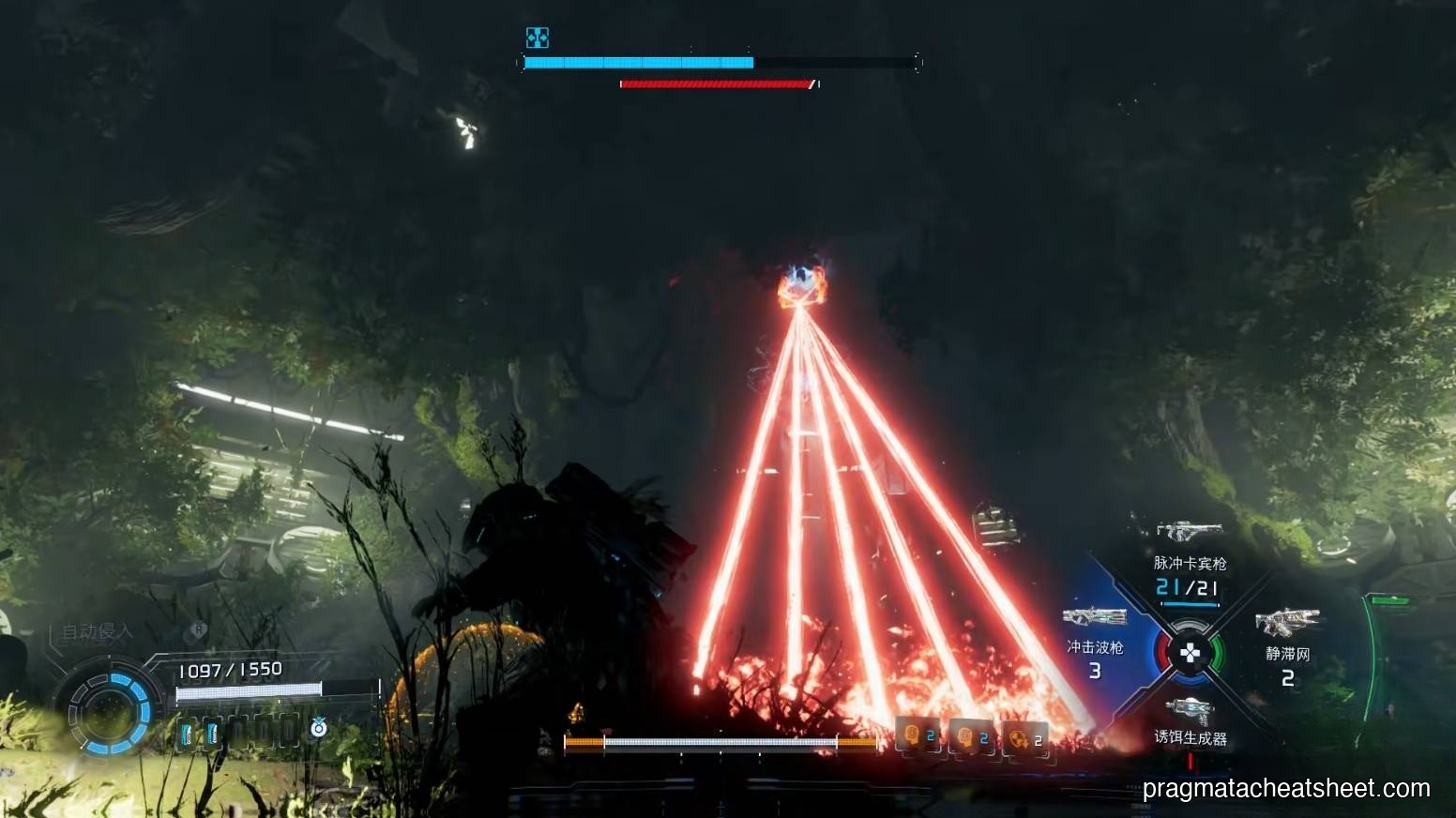Toggle the 自动侵入 auto-hack indicator

pos(97,633)
